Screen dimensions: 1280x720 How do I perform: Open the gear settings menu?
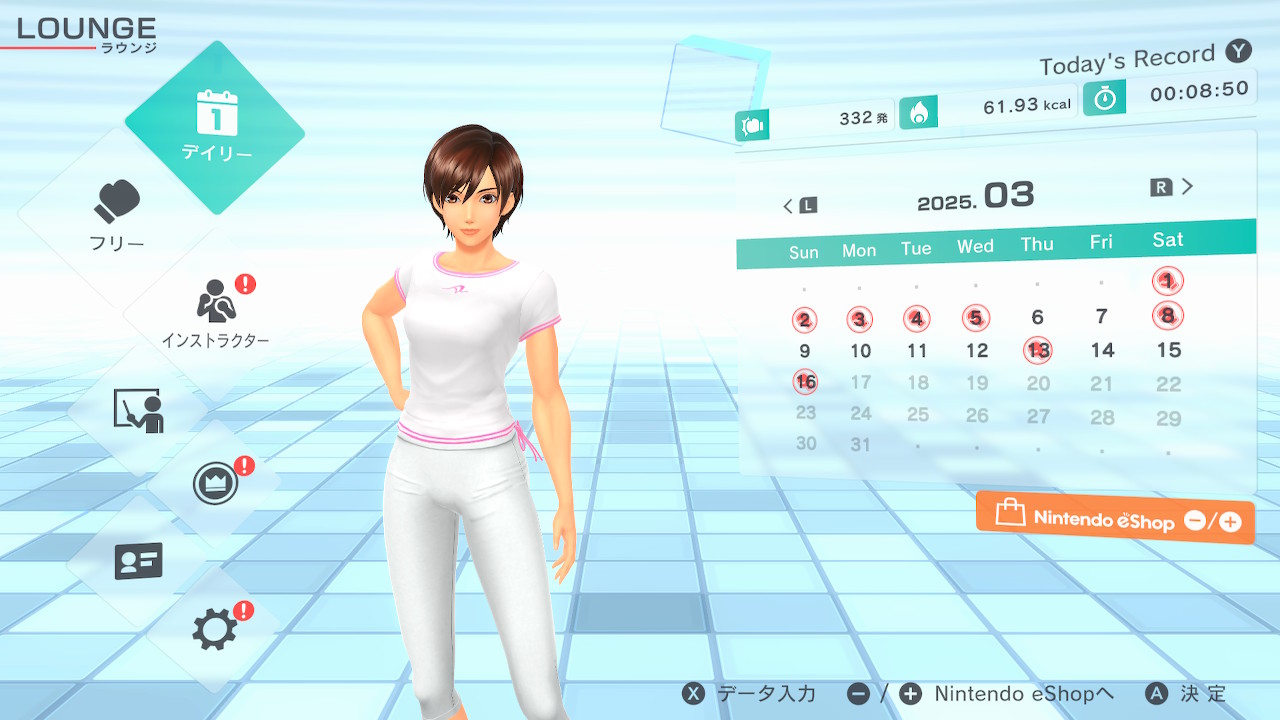(x=215, y=629)
